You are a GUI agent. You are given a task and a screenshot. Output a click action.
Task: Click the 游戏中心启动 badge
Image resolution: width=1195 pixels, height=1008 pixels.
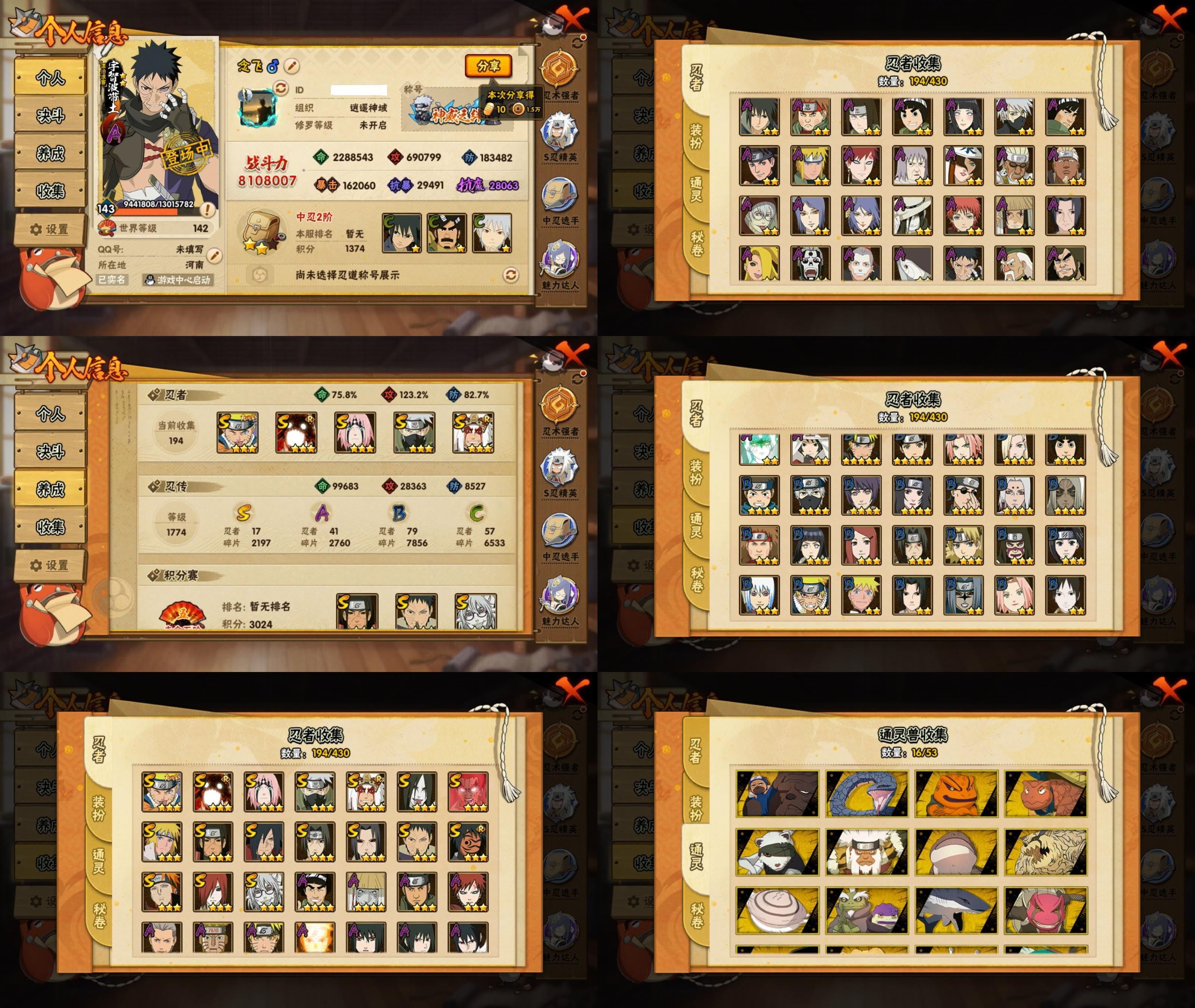click(x=178, y=280)
